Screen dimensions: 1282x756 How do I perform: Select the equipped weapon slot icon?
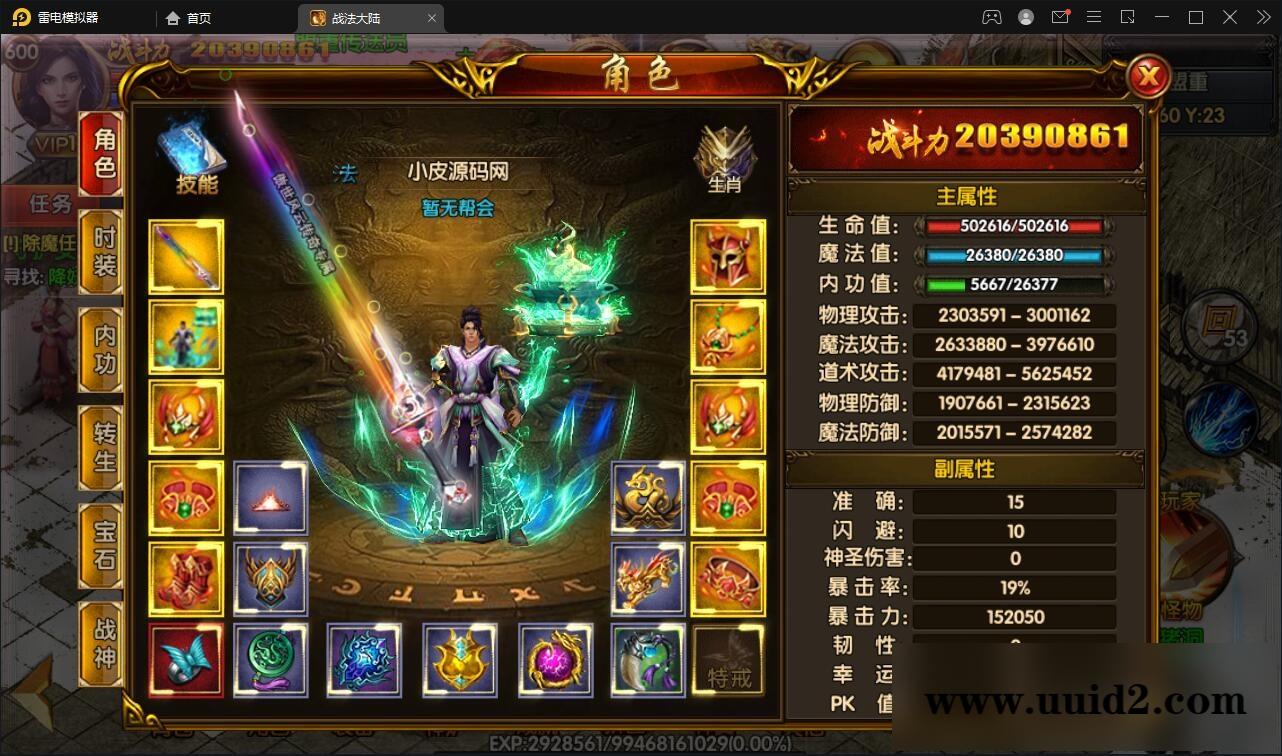(x=186, y=256)
